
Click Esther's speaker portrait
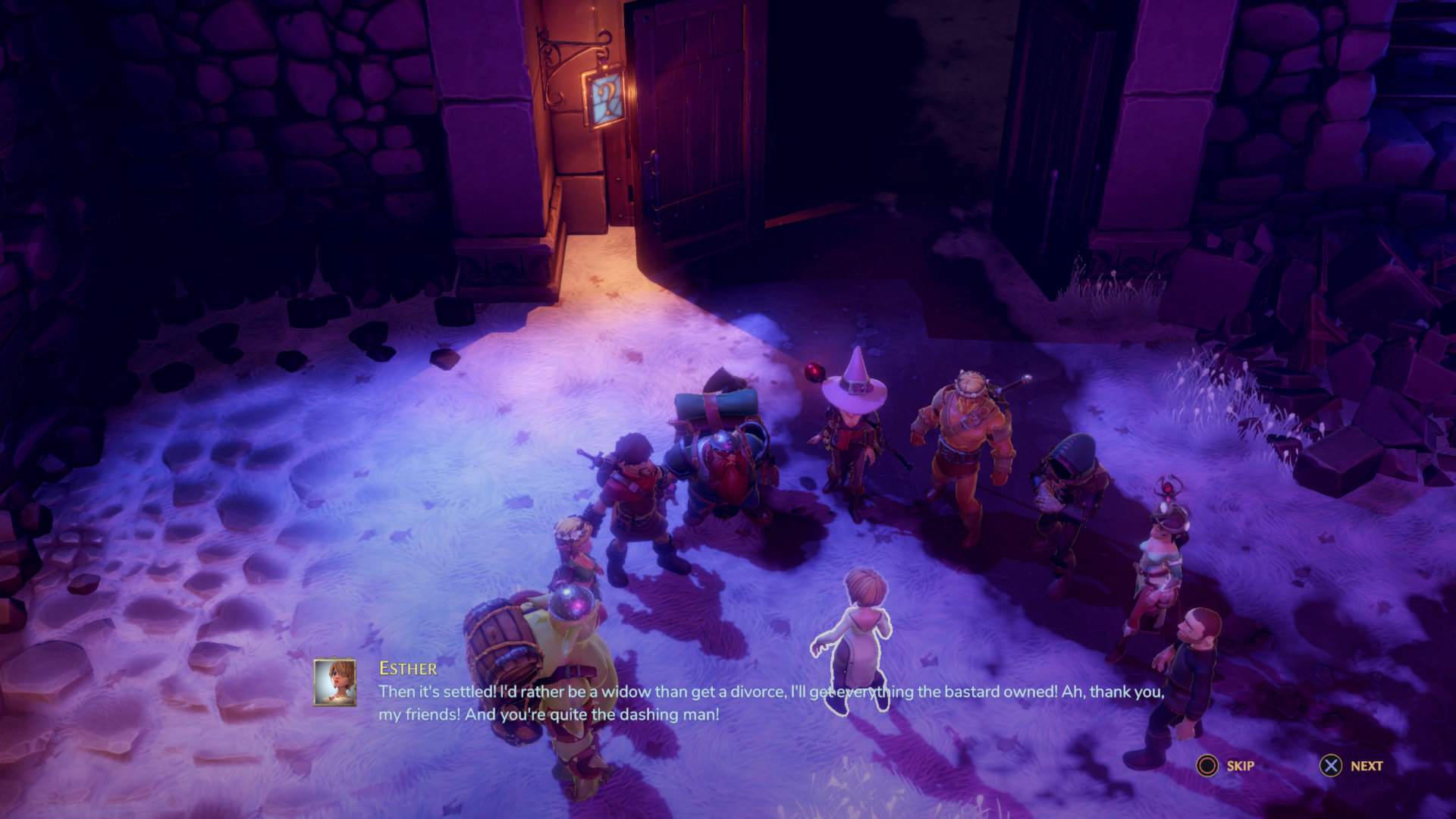coord(335,682)
